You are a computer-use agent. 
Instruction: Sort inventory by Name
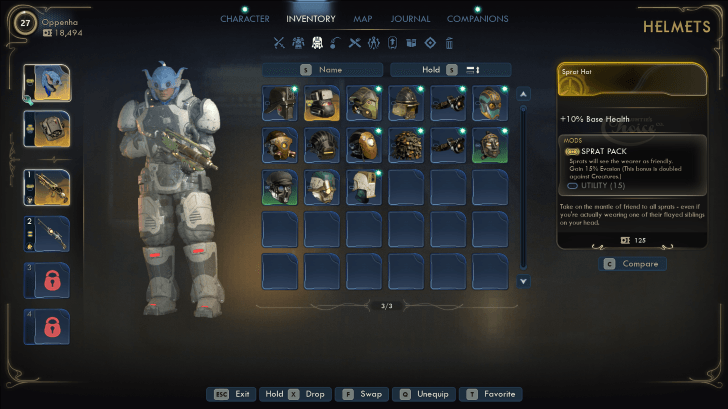coord(322,70)
